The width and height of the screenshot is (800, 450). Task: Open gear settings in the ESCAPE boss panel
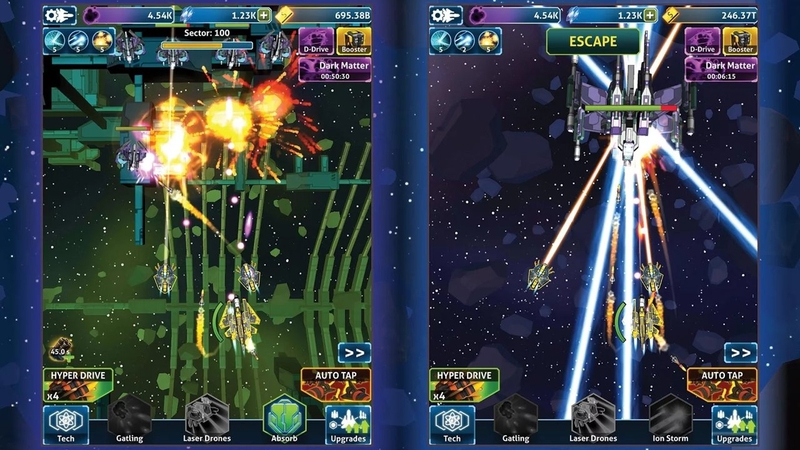click(x=446, y=16)
